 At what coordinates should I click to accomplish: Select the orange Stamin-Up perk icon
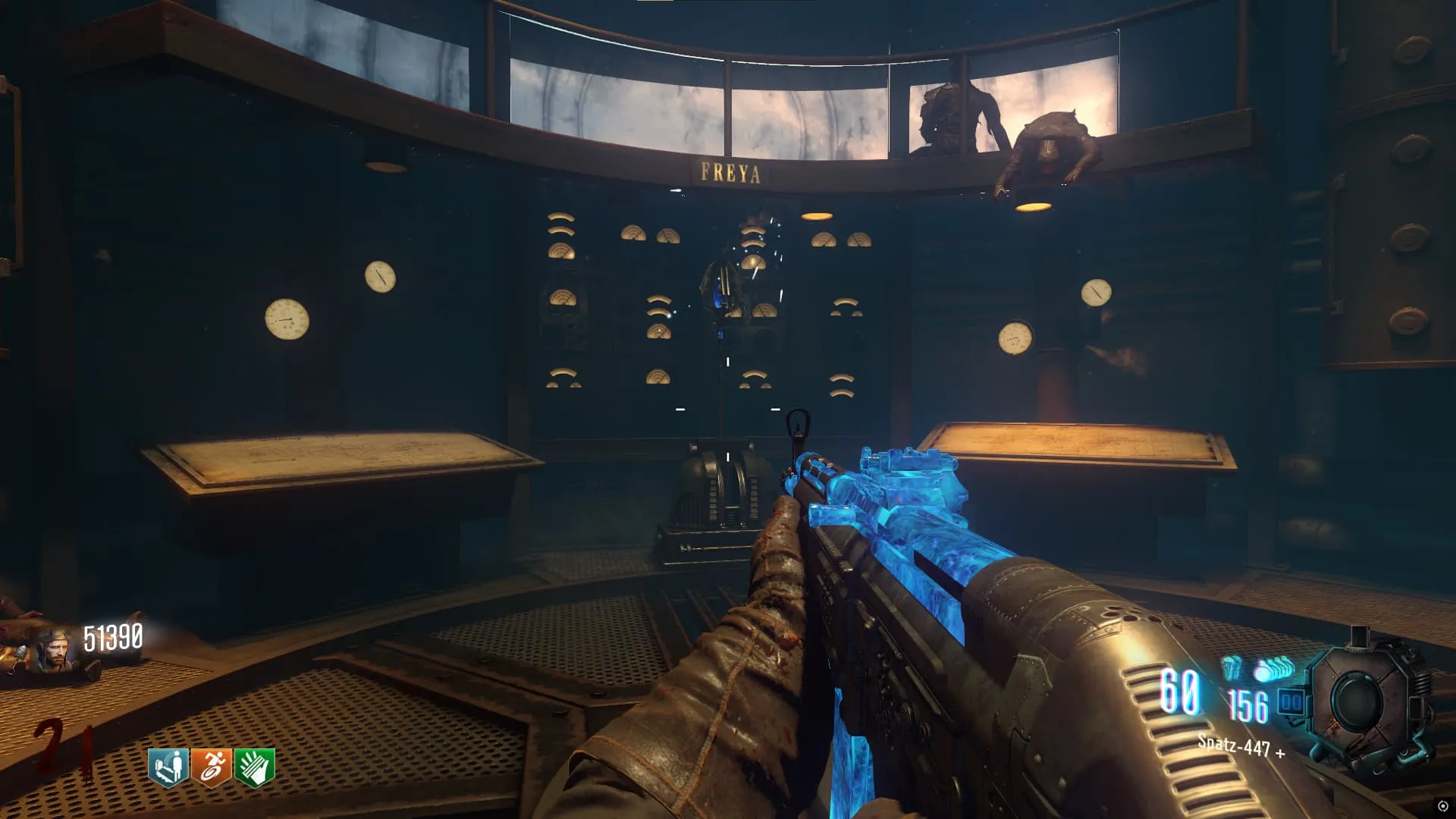(x=212, y=767)
